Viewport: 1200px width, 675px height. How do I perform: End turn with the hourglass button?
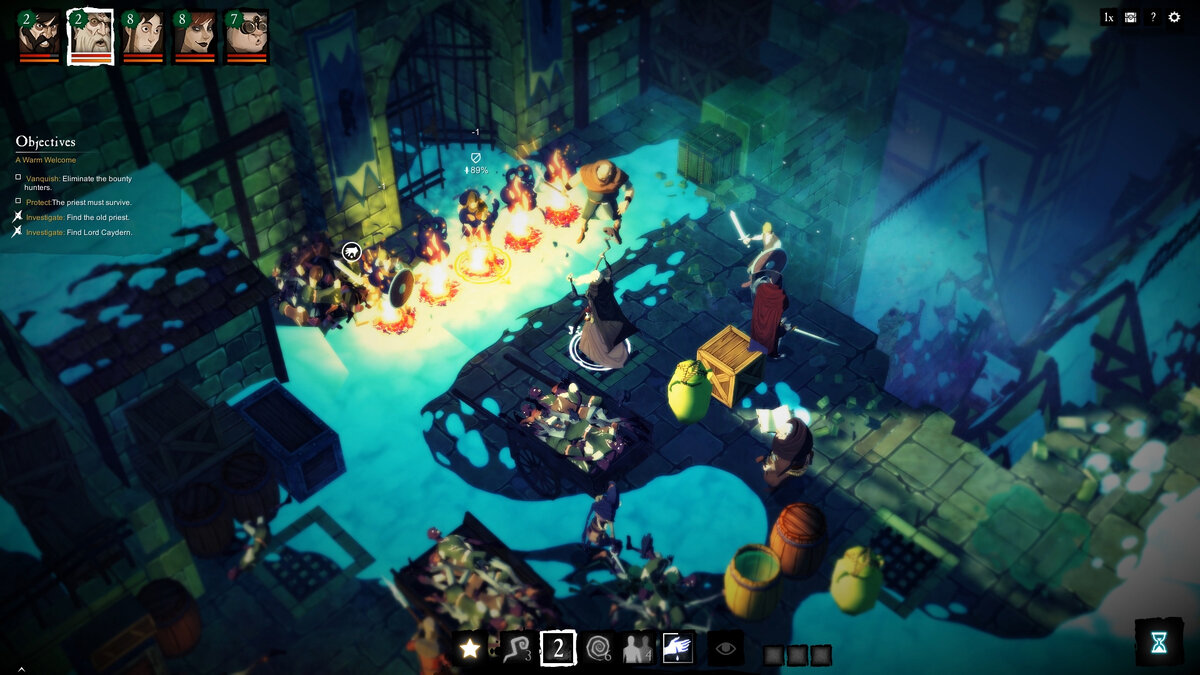pos(1158,643)
